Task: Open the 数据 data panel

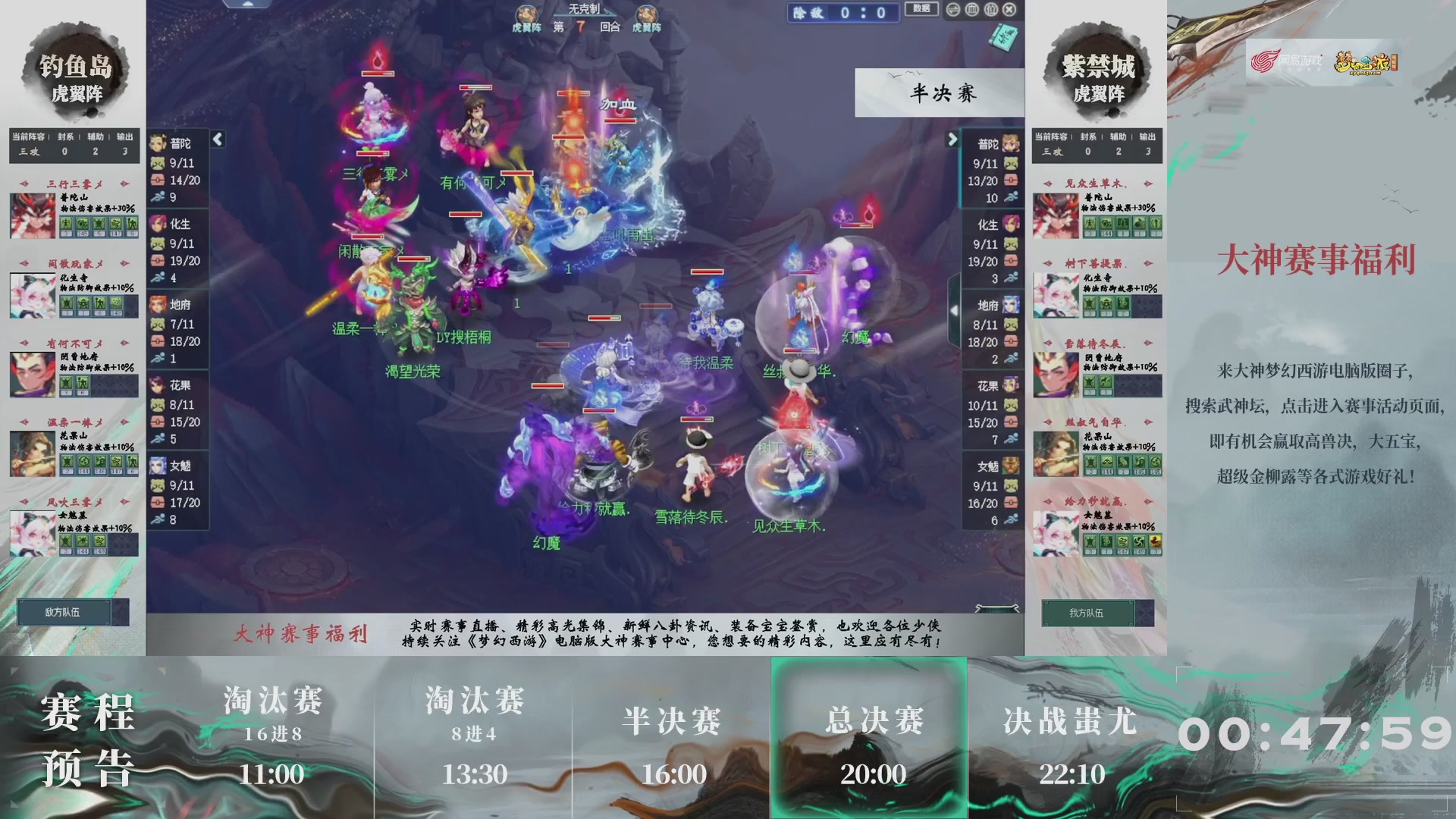Action: (920, 9)
